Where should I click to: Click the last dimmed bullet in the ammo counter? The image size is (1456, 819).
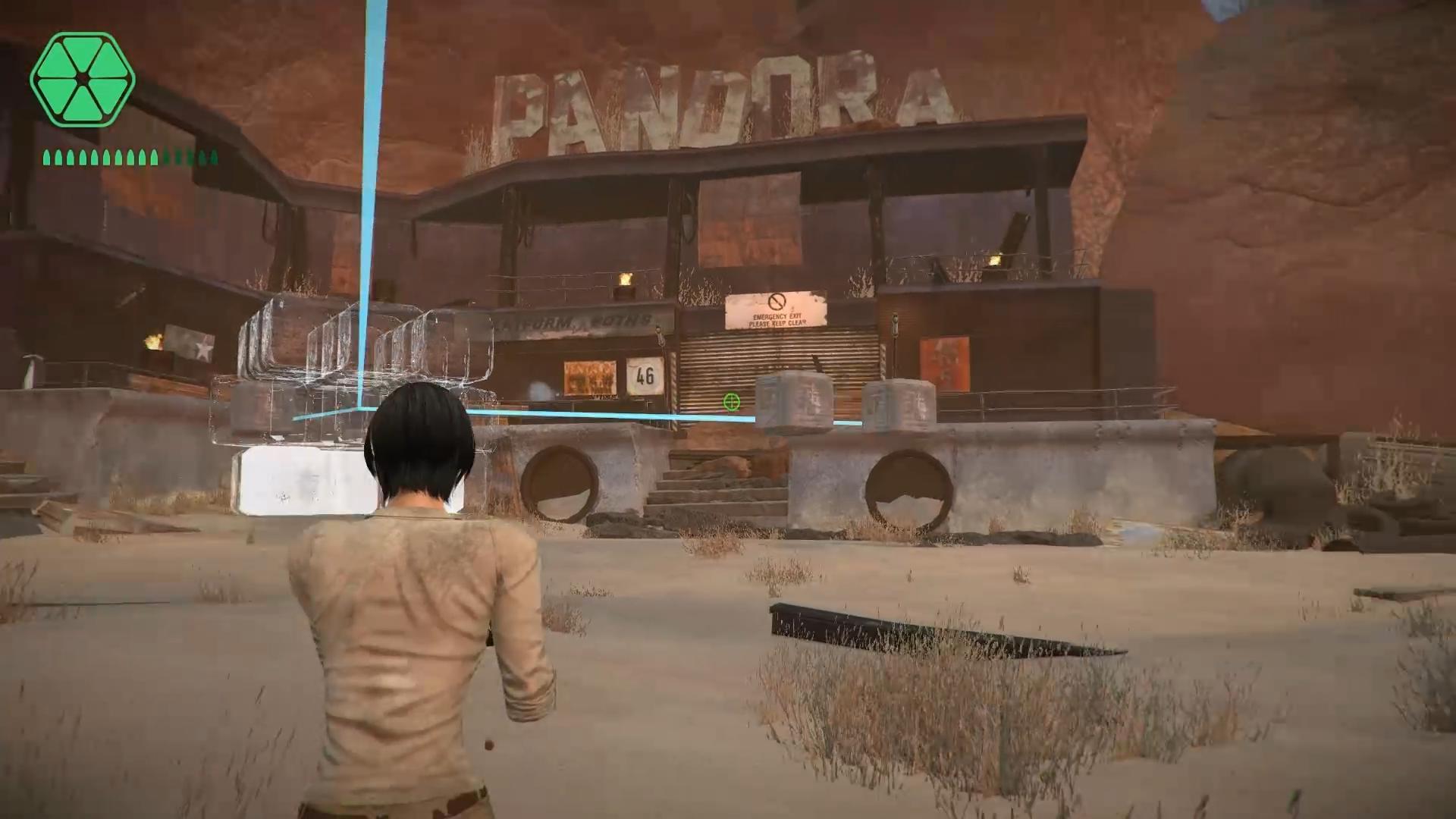click(213, 156)
